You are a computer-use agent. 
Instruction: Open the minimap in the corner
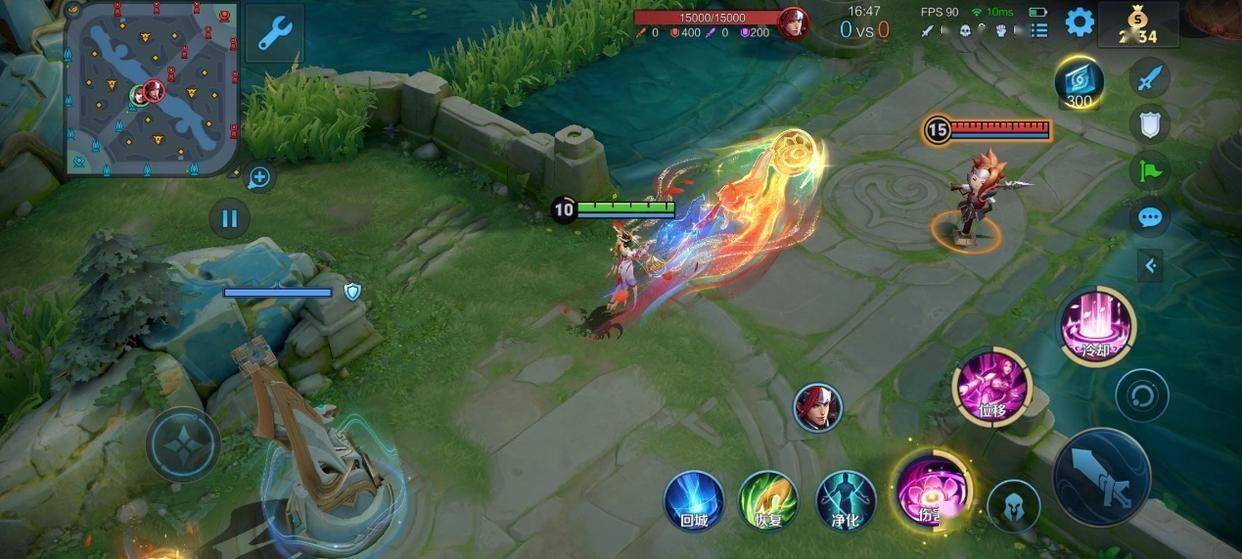tap(152, 90)
